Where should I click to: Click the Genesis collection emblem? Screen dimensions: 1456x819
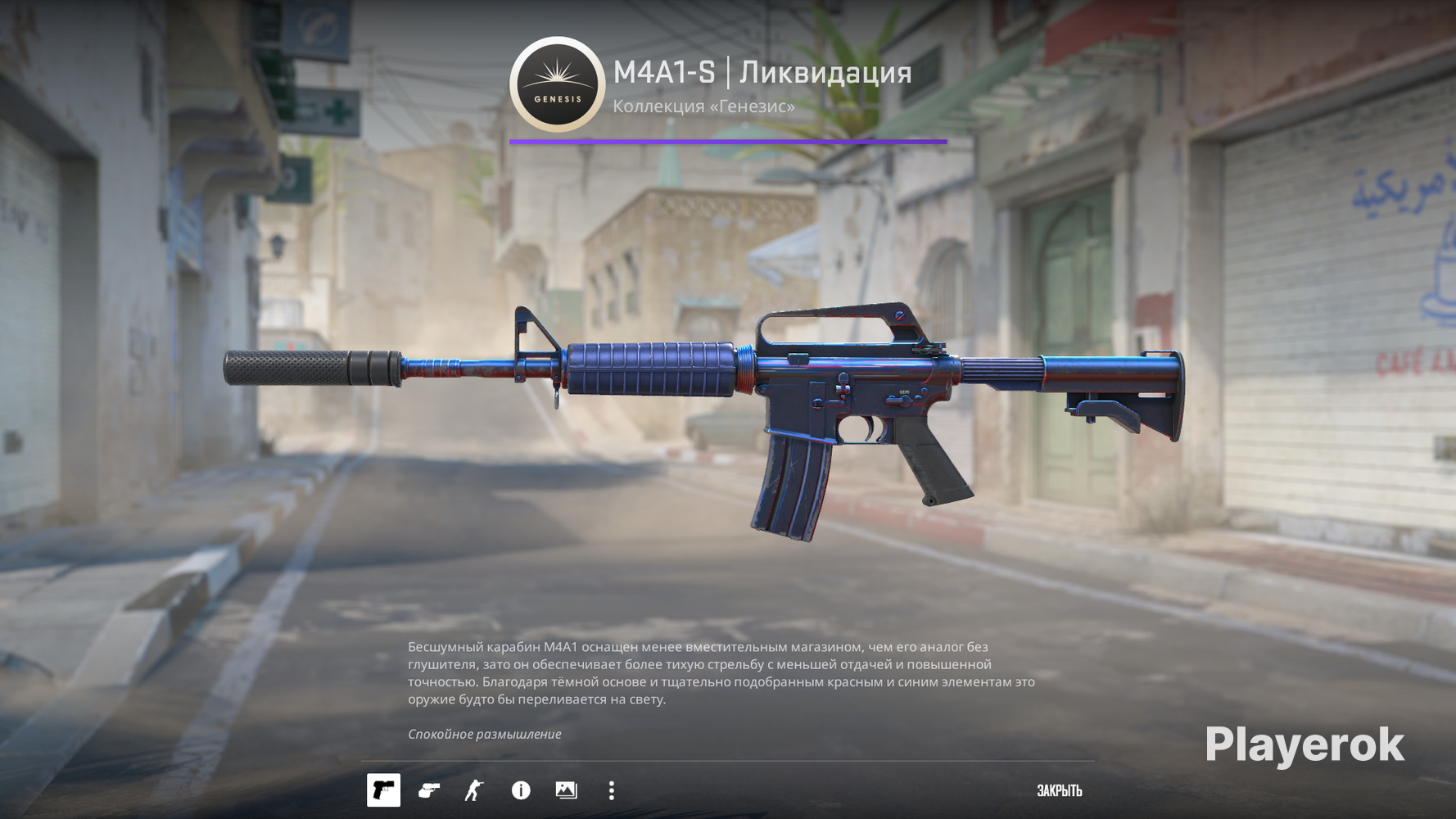click(x=557, y=84)
